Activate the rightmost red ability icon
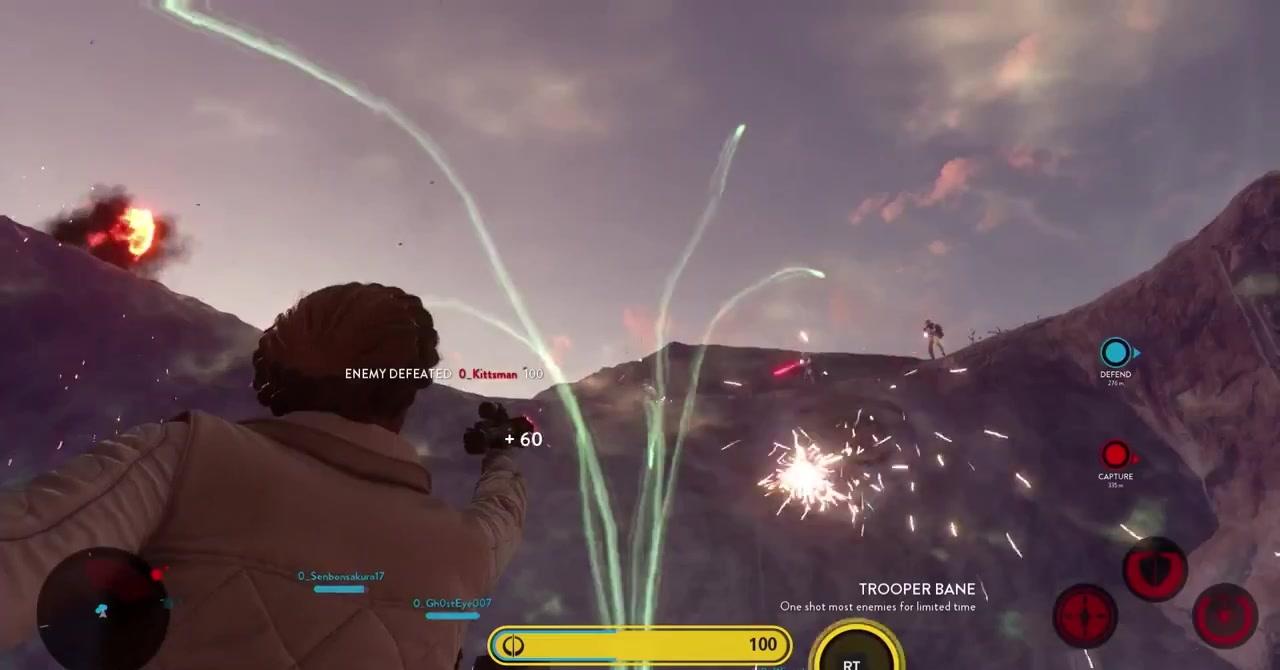Viewport: 1280px width, 670px height. pyautogui.click(x=1225, y=615)
